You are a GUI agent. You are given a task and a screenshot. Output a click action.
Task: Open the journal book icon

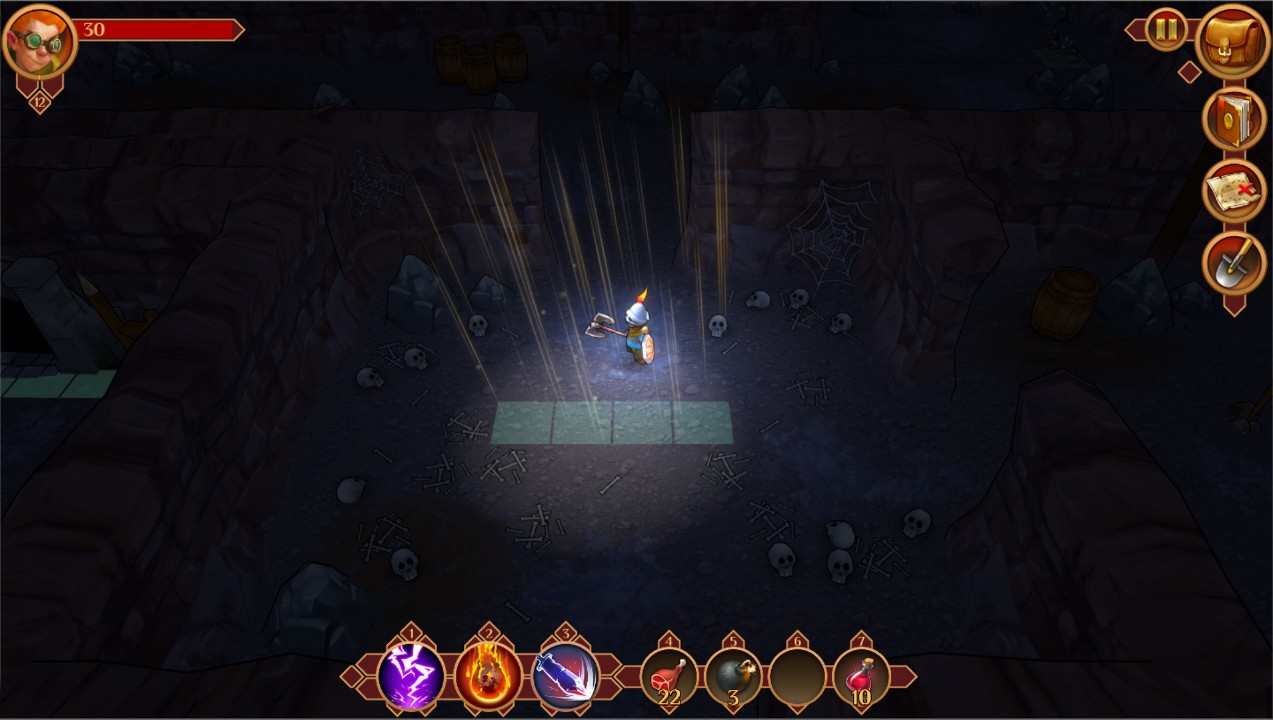click(1234, 120)
